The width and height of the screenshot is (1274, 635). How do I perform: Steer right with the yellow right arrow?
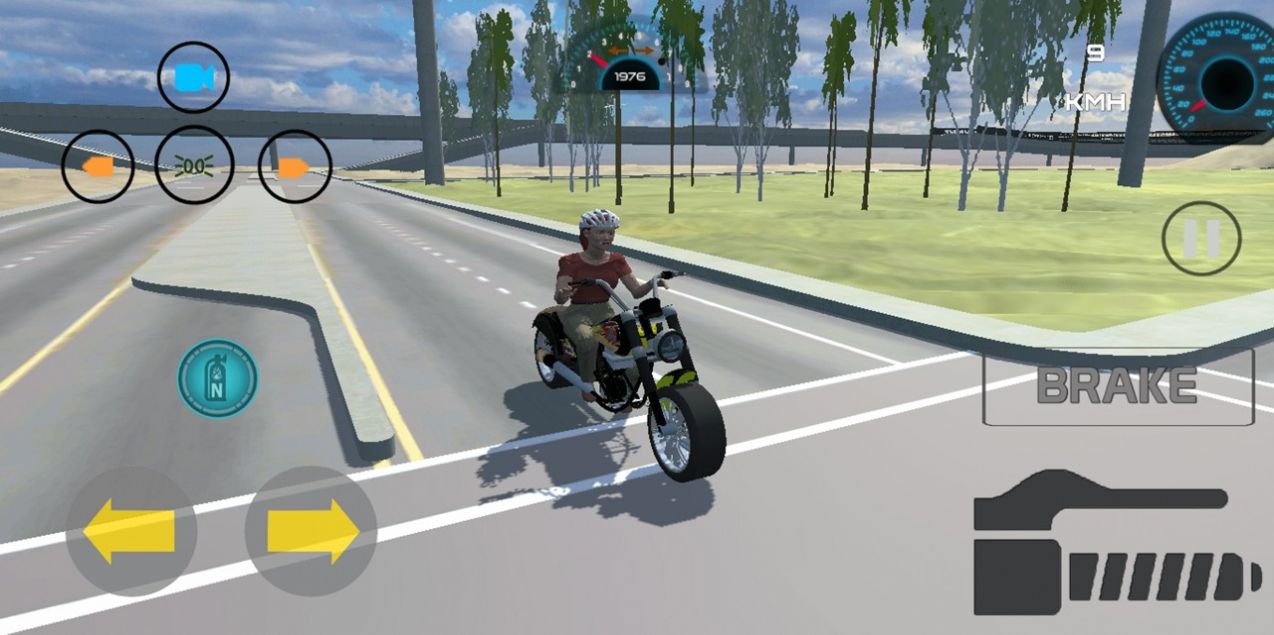tap(311, 531)
